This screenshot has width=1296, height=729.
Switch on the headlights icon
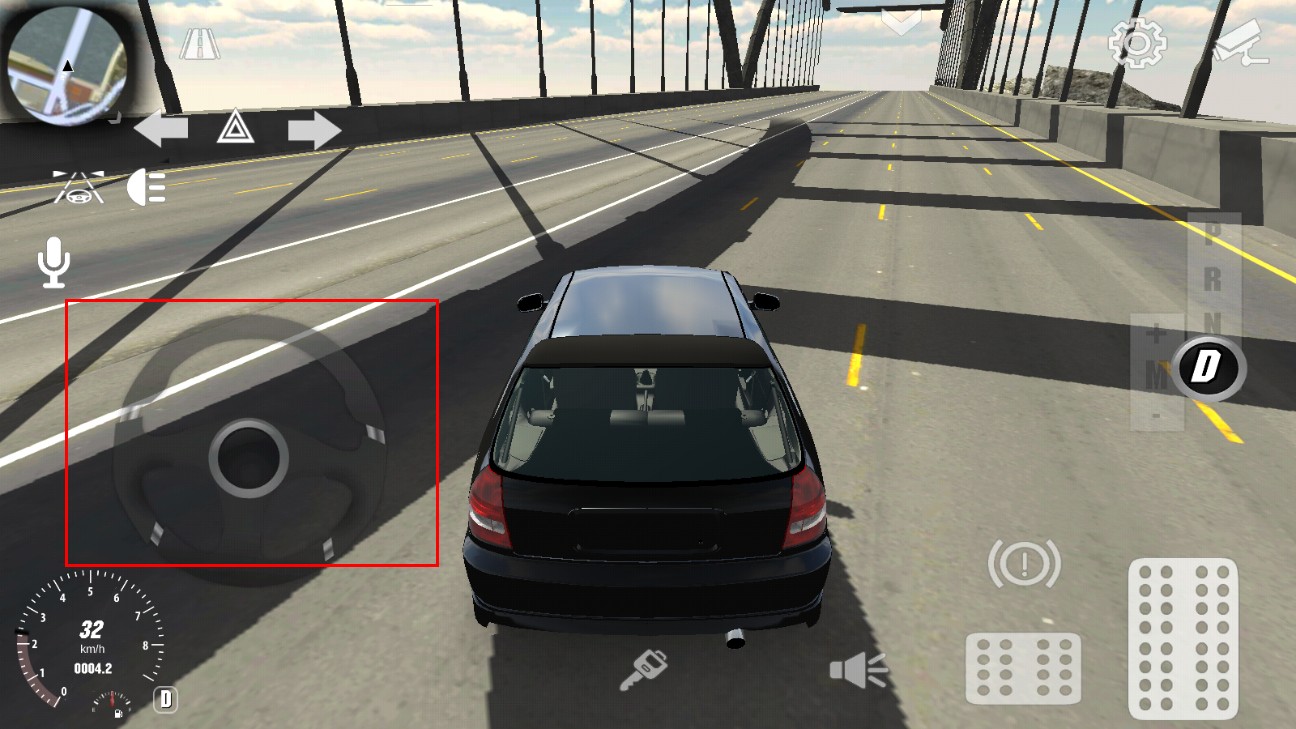click(x=147, y=187)
